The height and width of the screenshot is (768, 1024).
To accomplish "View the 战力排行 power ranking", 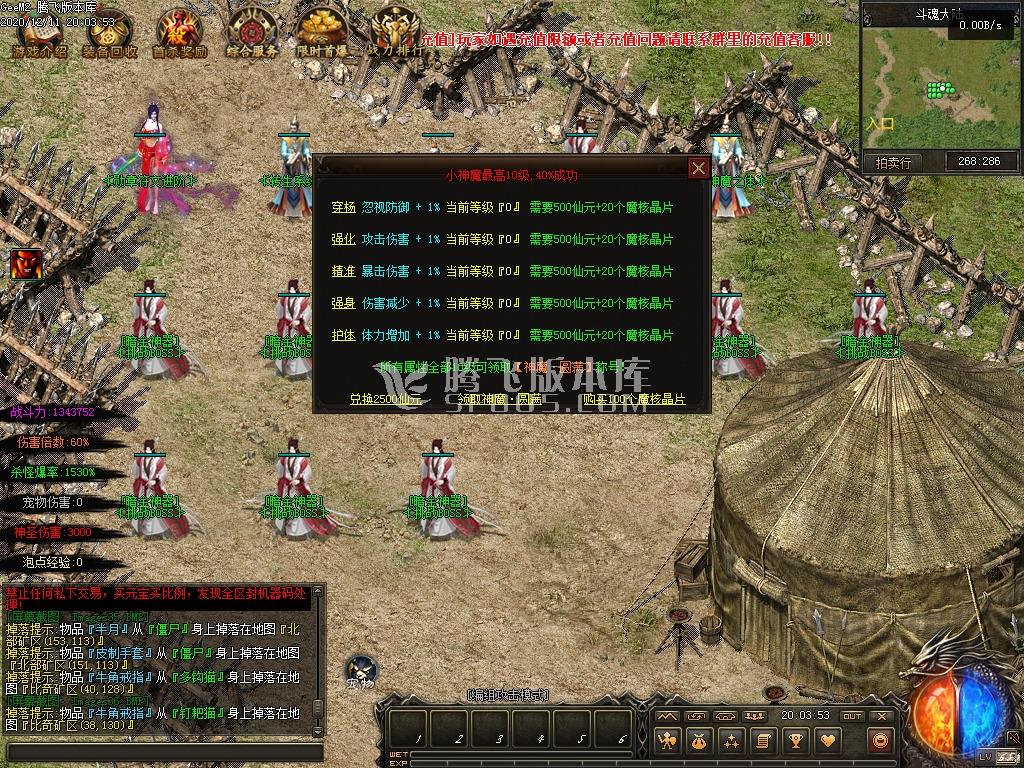I will pyautogui.click(x=393, y=34).
